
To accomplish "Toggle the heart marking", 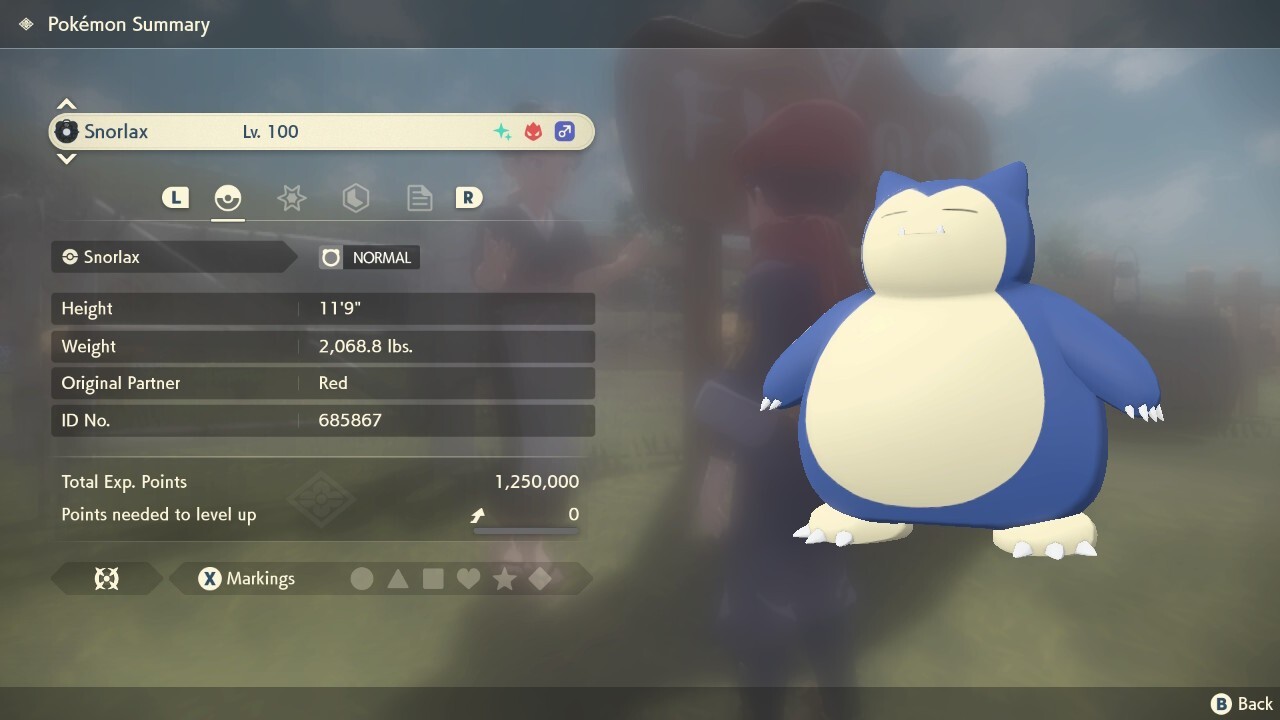I will click(x=468, y=578).
